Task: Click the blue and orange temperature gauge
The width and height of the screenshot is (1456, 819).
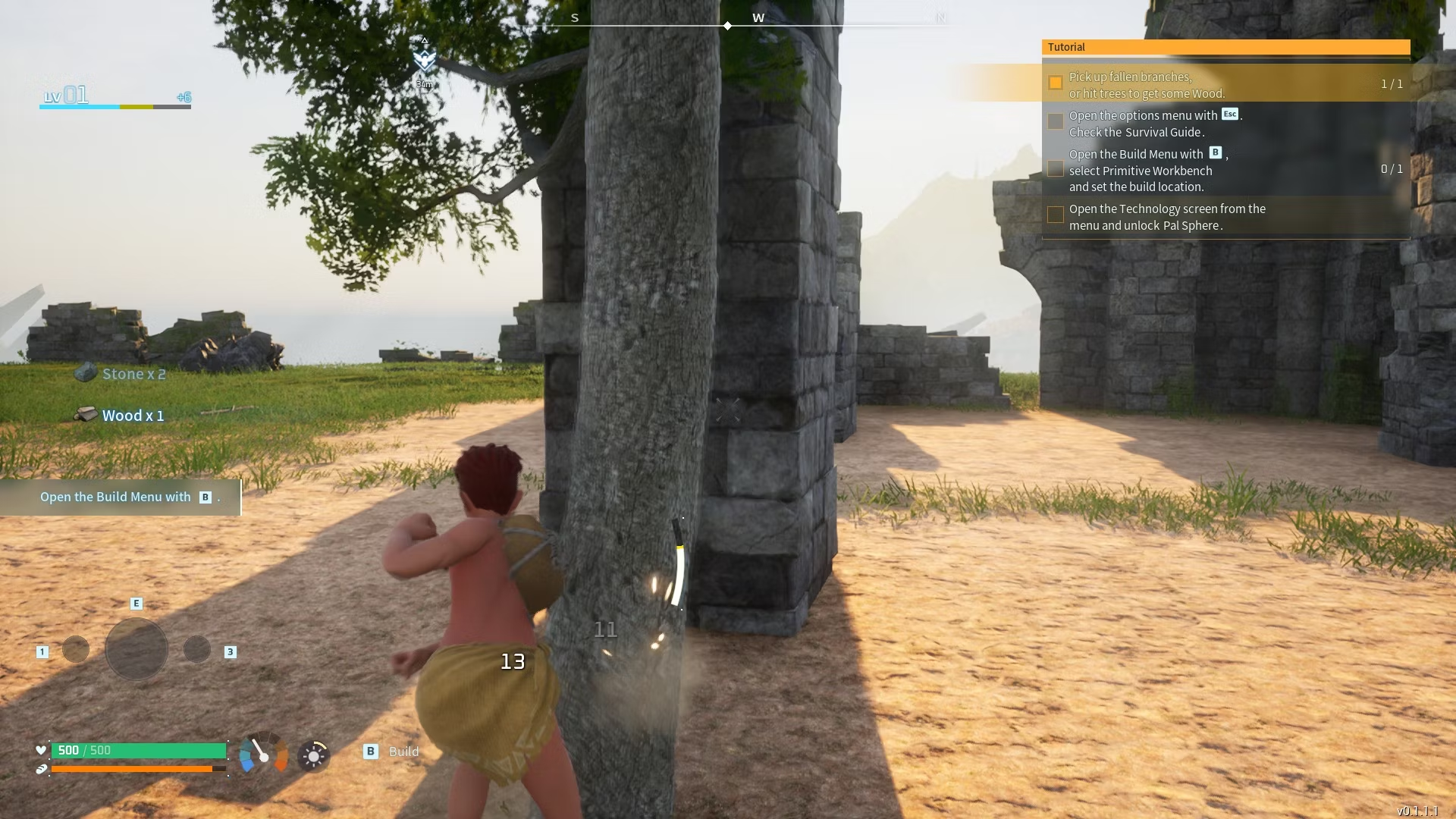Action: coord(263,754)
